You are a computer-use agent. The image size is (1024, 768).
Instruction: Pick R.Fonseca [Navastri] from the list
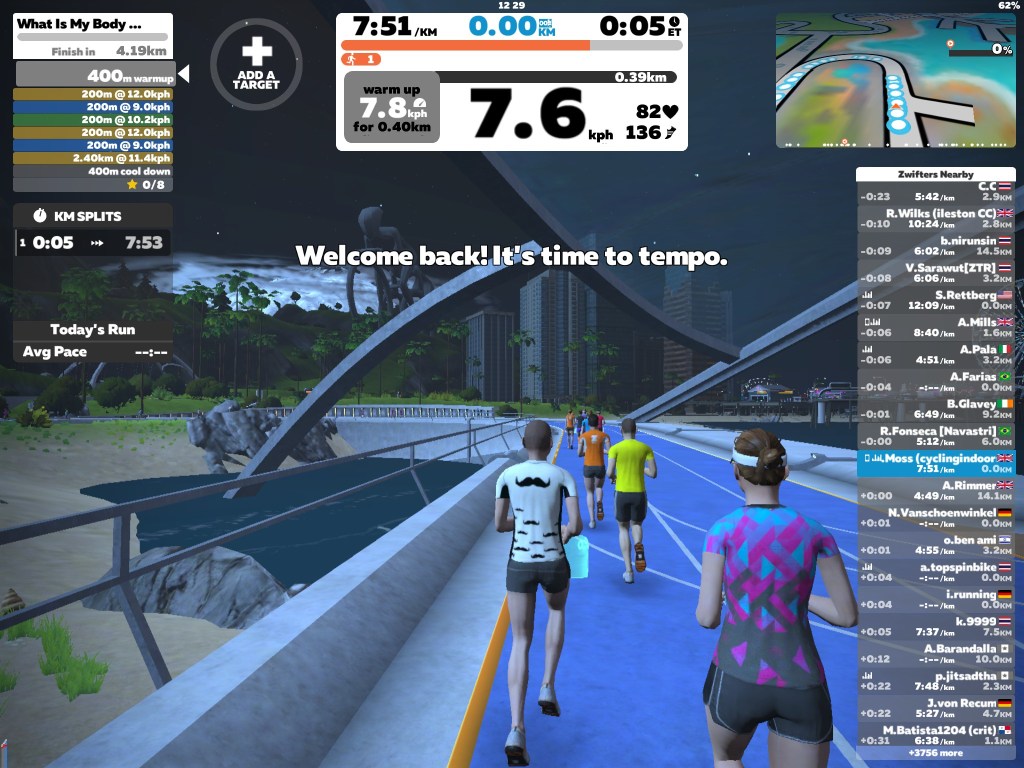pyautogui.click(x=936, y=435)
